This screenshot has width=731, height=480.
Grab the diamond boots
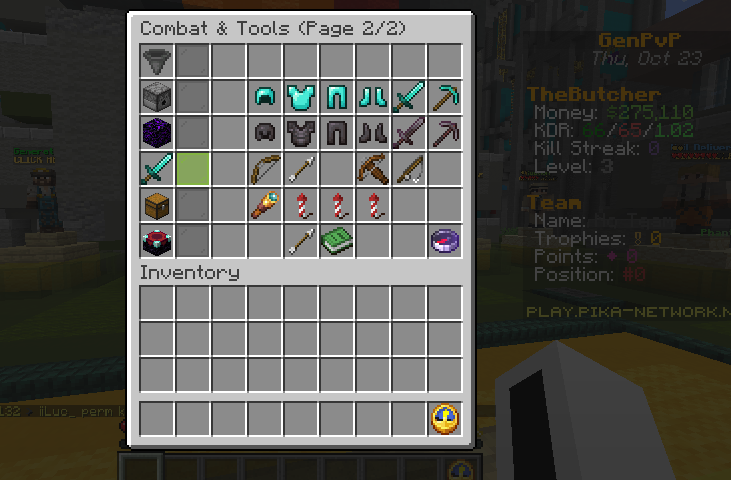[x=373, y=97]
